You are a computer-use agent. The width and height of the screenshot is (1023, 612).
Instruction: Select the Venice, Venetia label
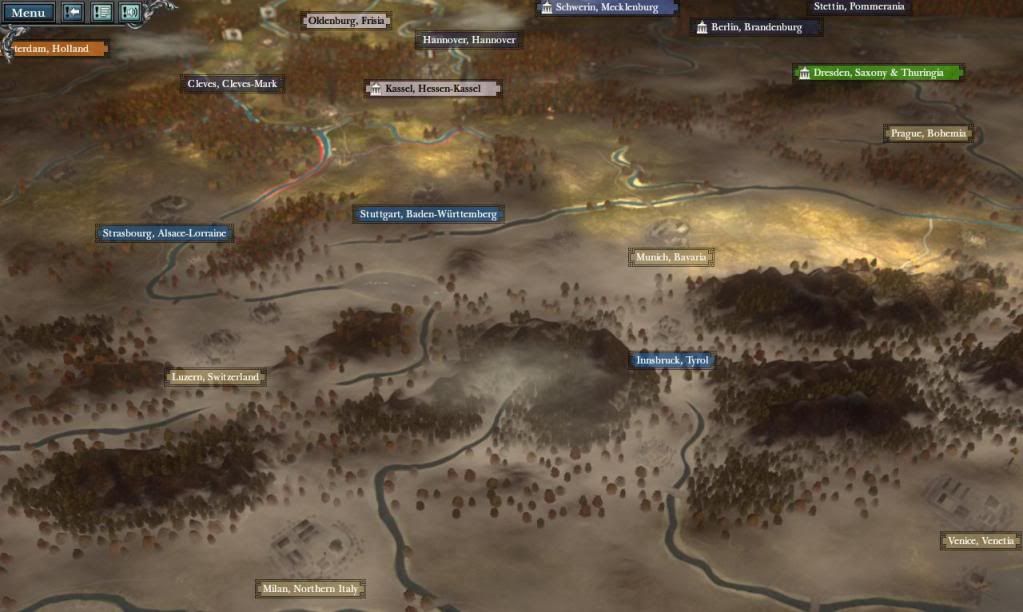coord(980,541)
